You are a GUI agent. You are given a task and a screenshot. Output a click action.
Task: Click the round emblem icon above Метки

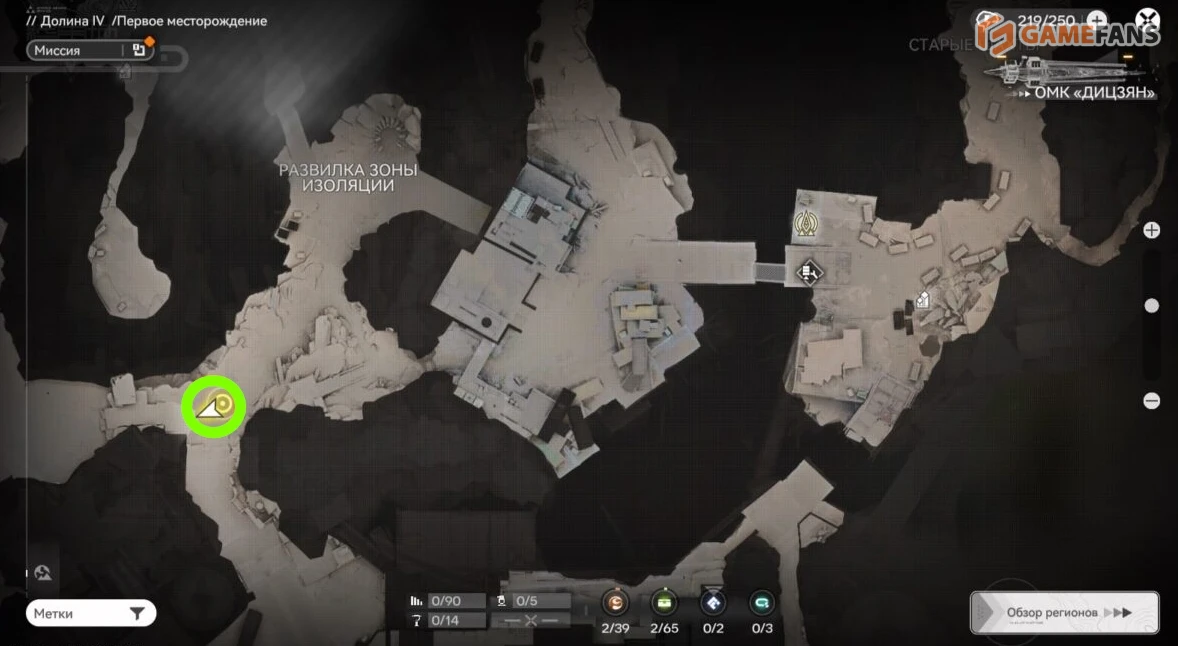coord(43,574)
